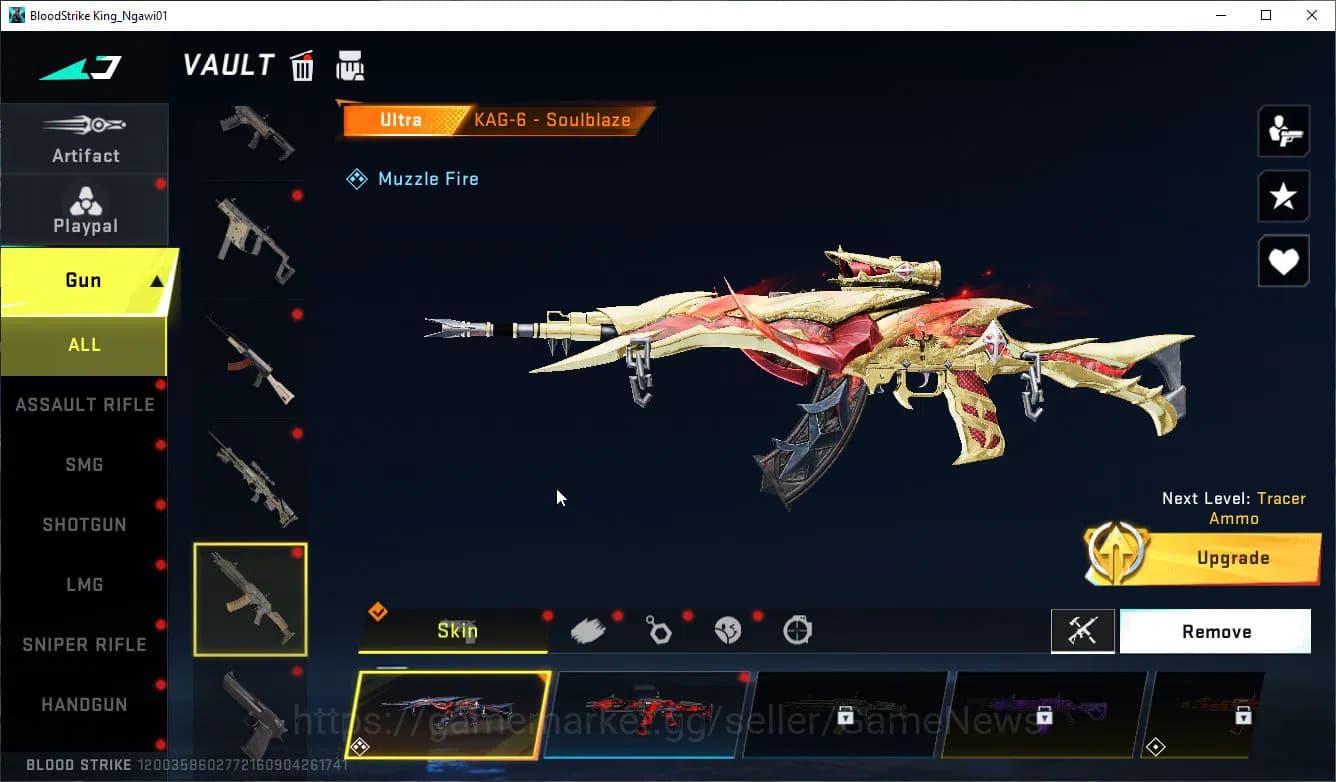This screenshot has width=1336, height=782.
Task: Favorite the weapon with the star toggle
Action: point(1283,196)
